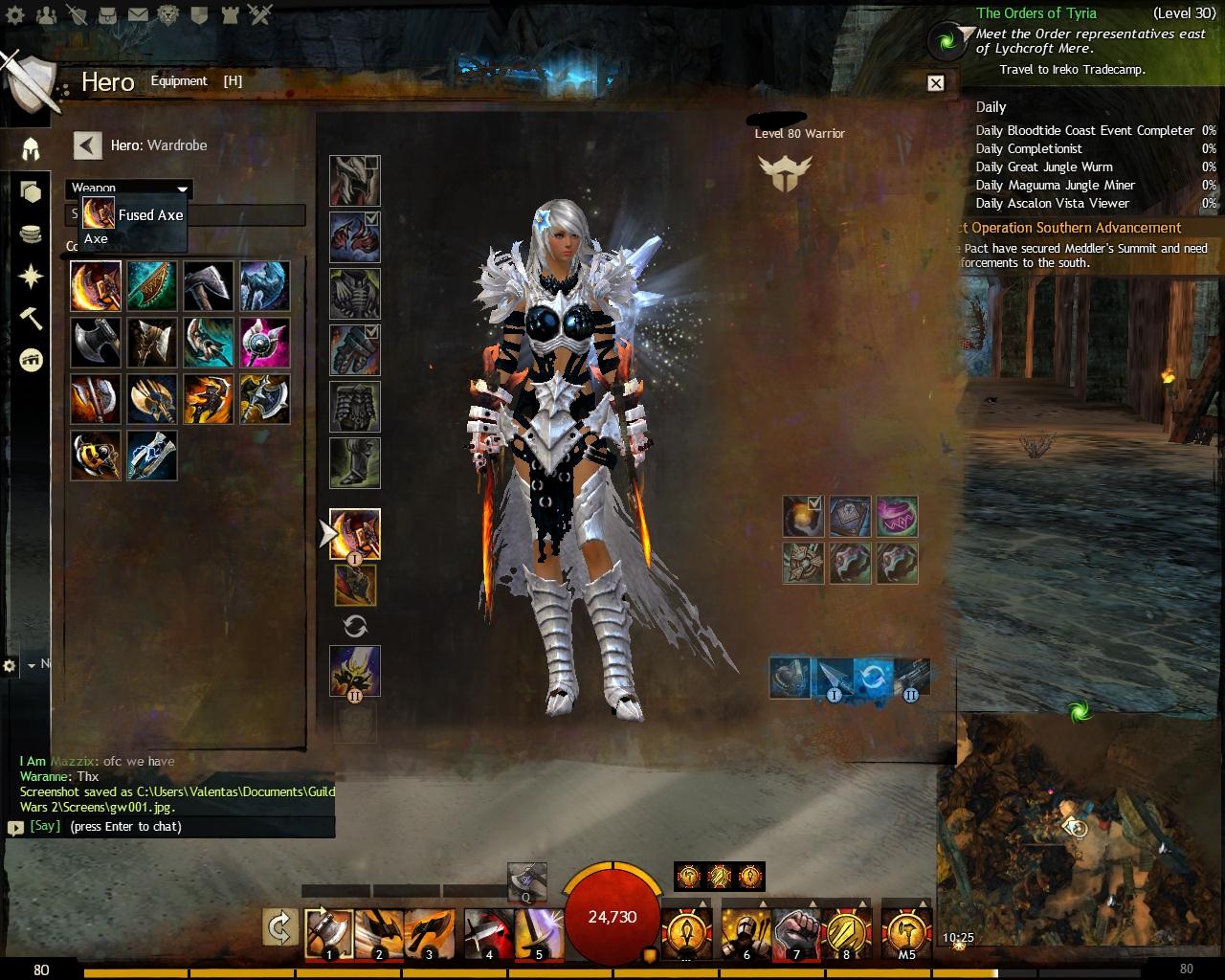Screen dimensions: 1225x980
Task: Open the crafting hammer tab
Action: point(31,320)
